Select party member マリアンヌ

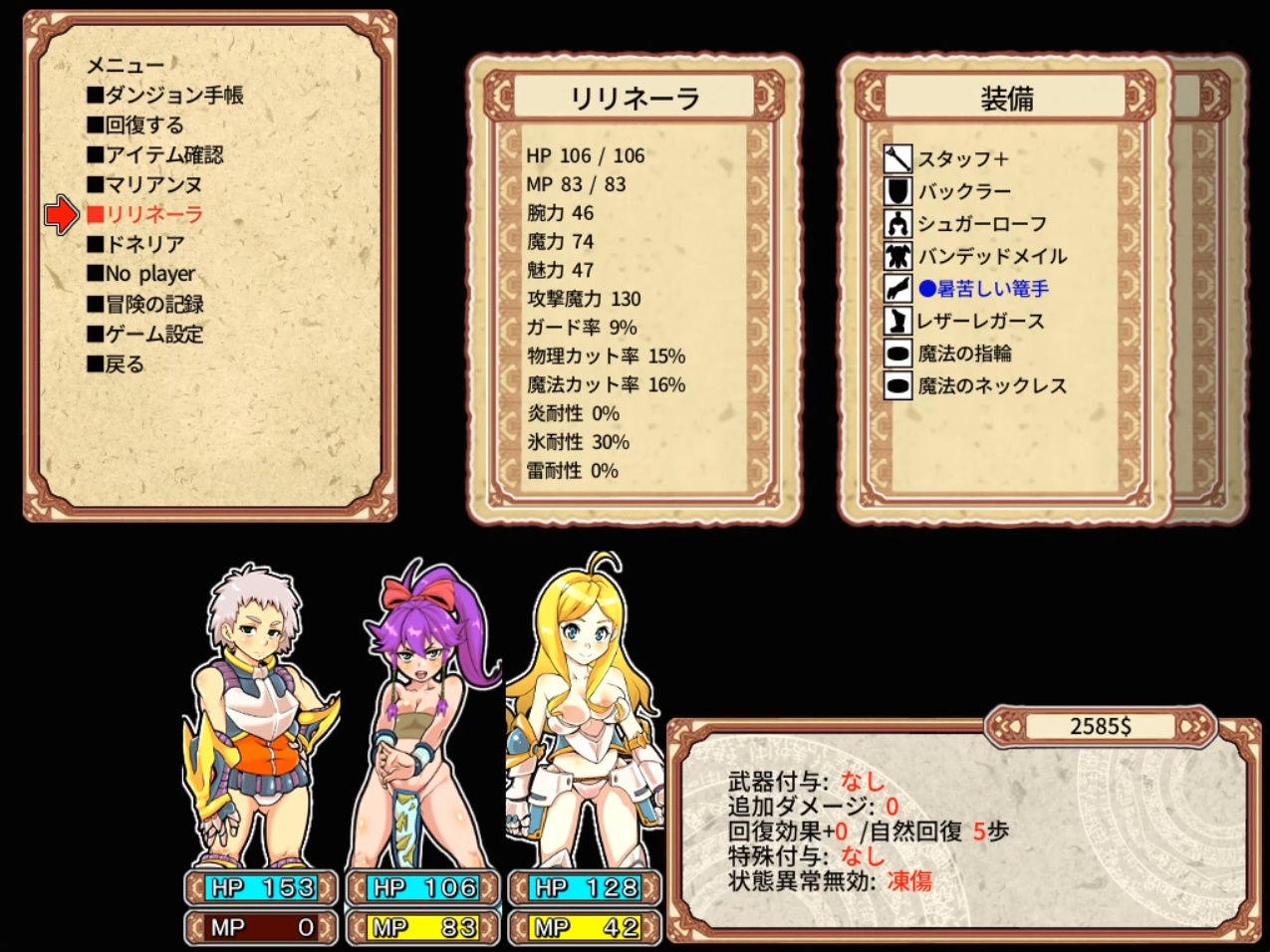tap(144, 185)
